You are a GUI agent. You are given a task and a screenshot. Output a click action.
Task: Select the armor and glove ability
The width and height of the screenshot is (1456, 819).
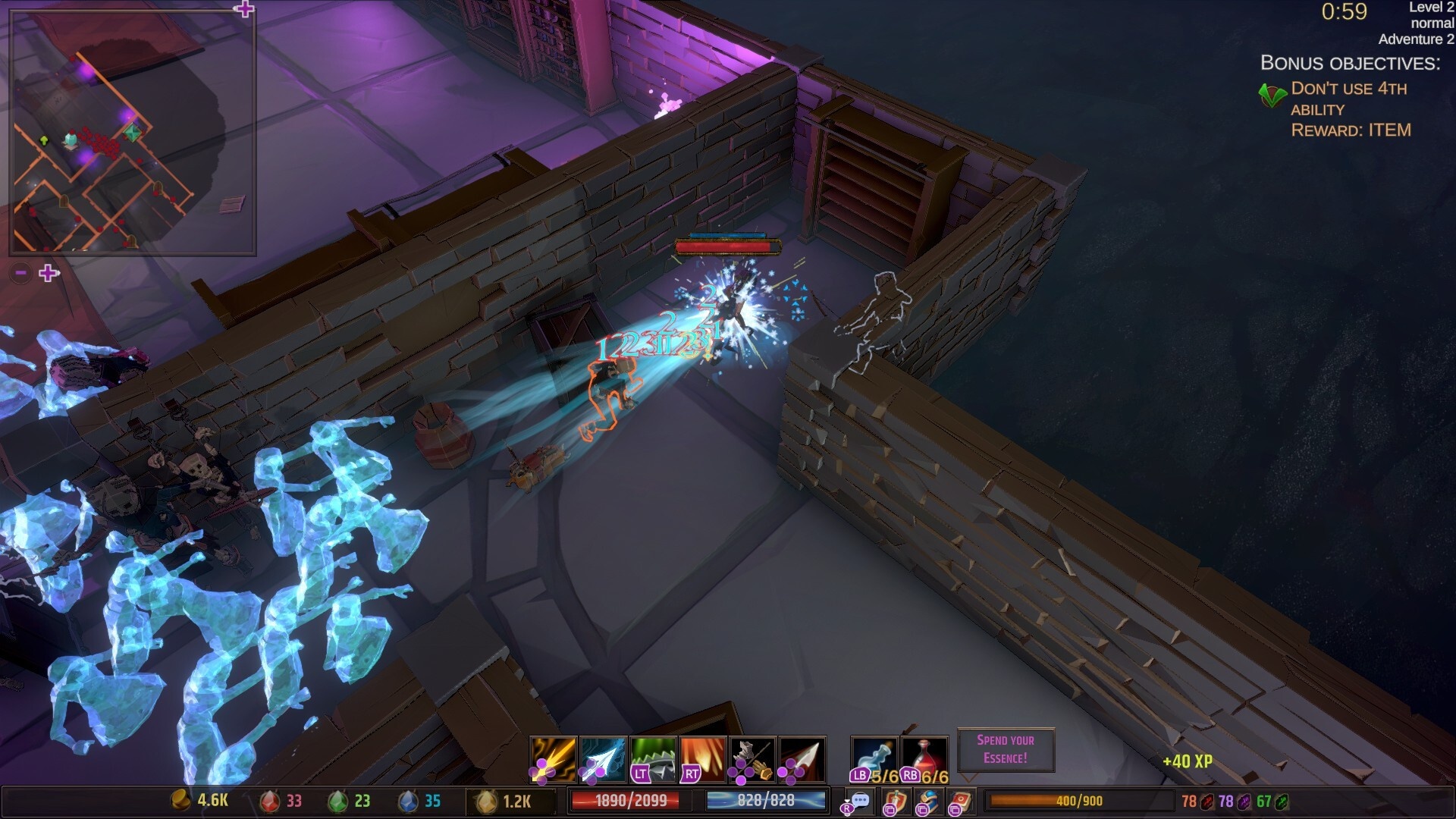tap(752, 759)
